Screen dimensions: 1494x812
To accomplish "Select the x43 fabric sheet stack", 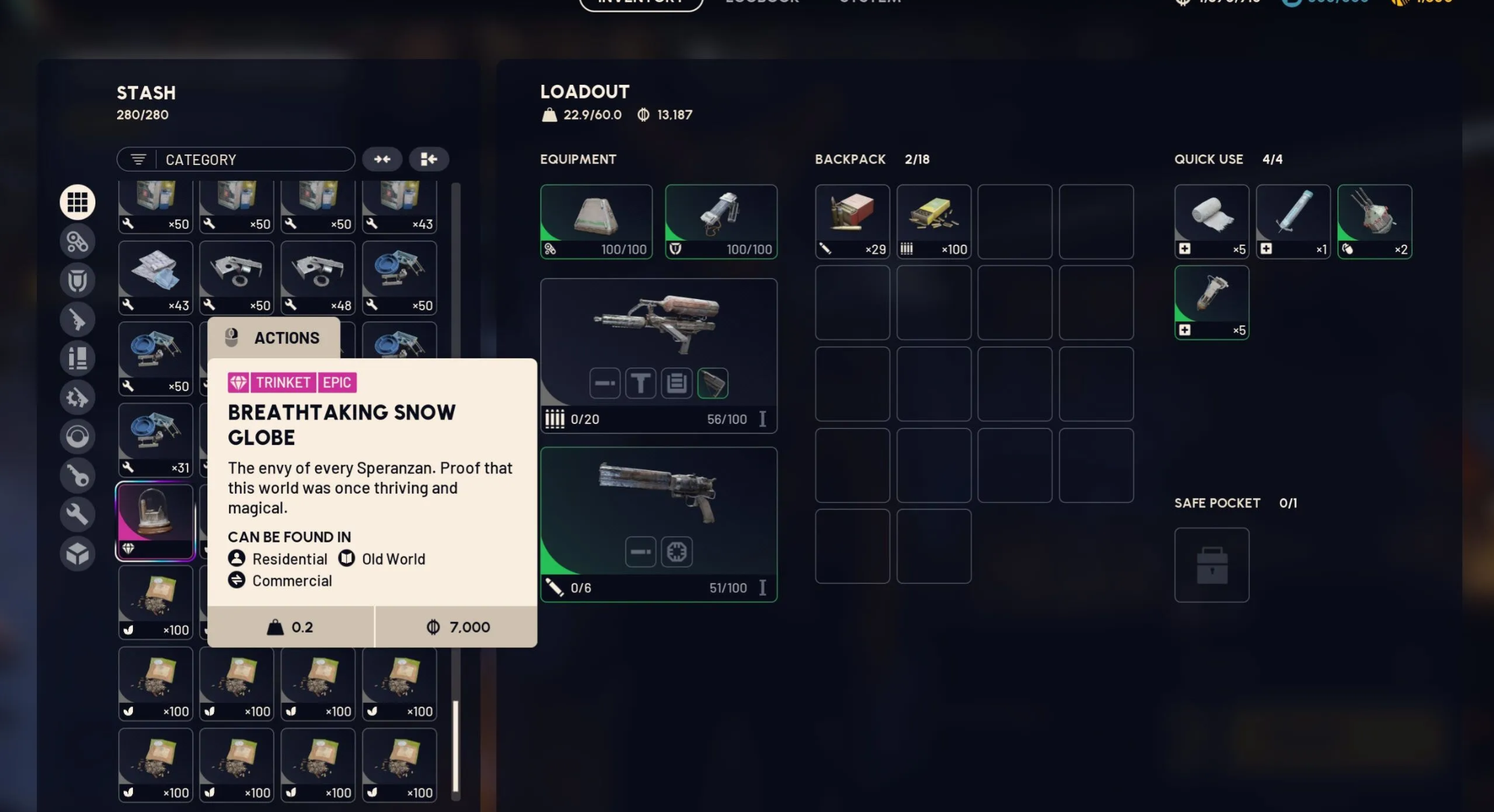I will tap(155, 277).
